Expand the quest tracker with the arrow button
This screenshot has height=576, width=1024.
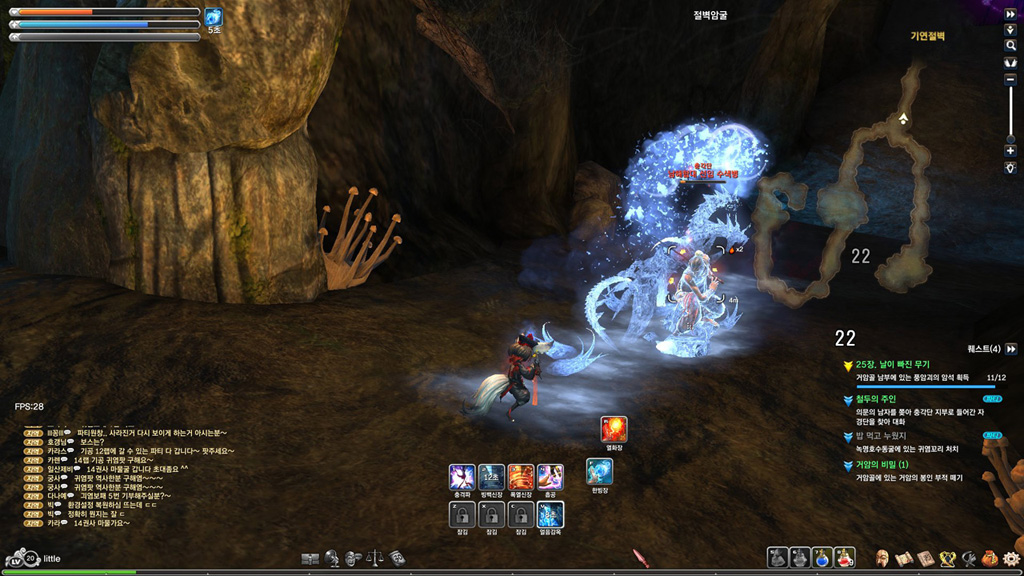tap(1011, 348)
